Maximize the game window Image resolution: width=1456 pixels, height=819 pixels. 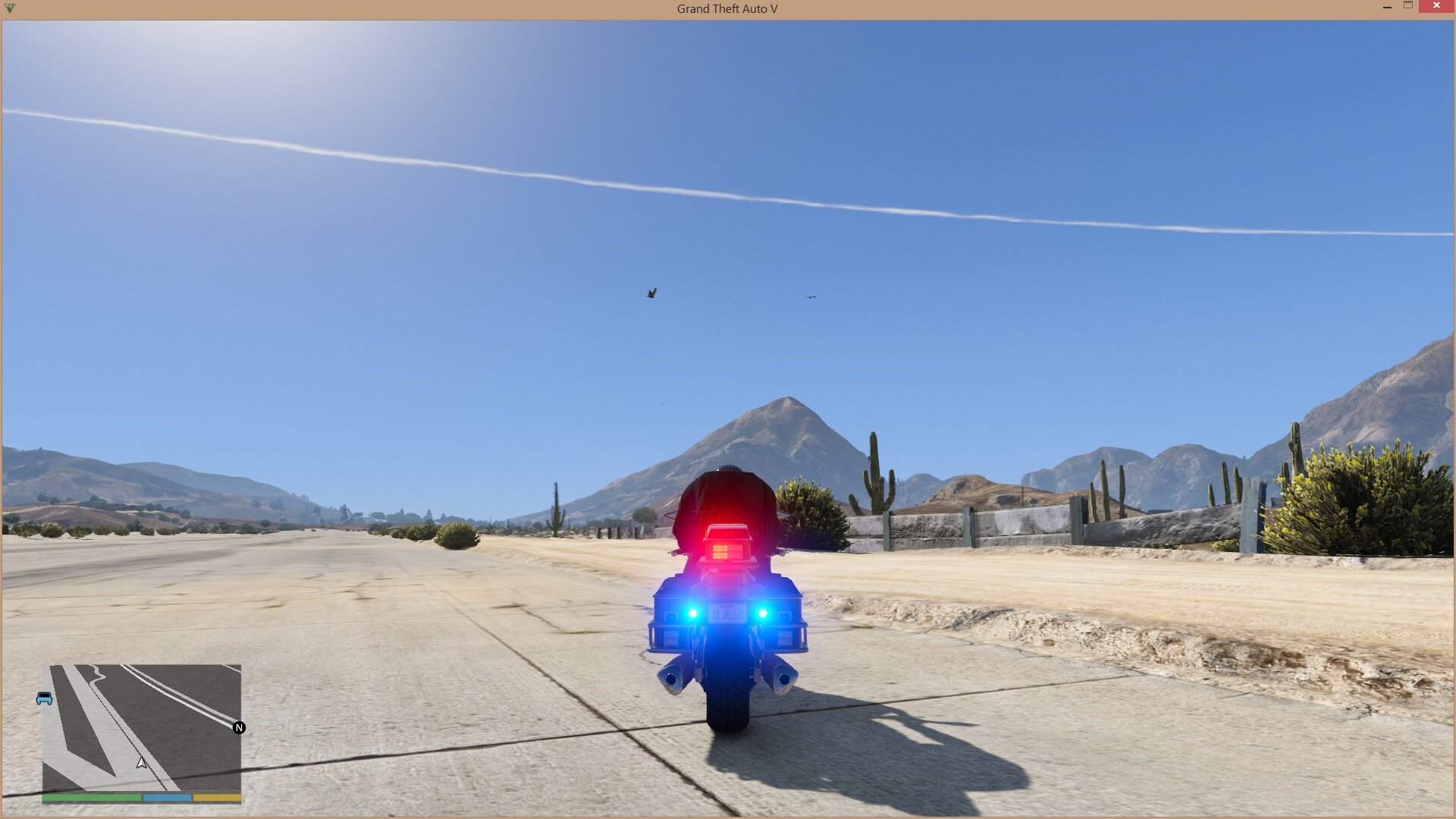[x=1408, y=6]
